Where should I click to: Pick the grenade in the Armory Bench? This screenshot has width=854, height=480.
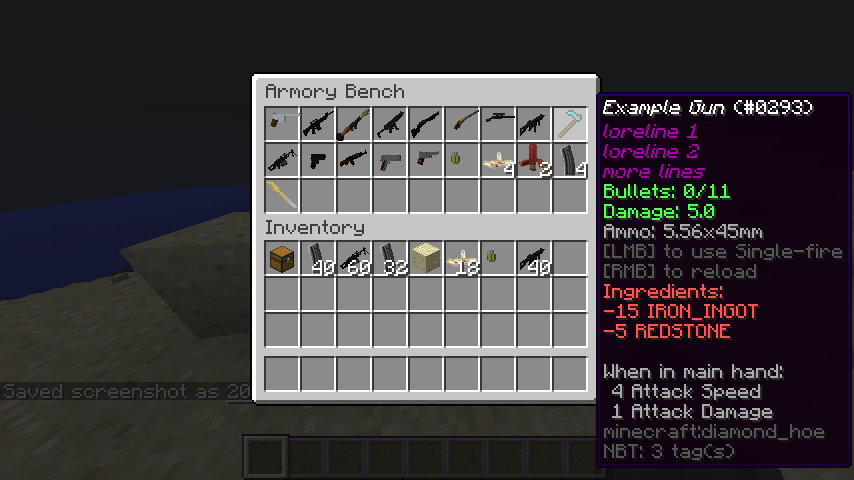[x=462, y=160]
